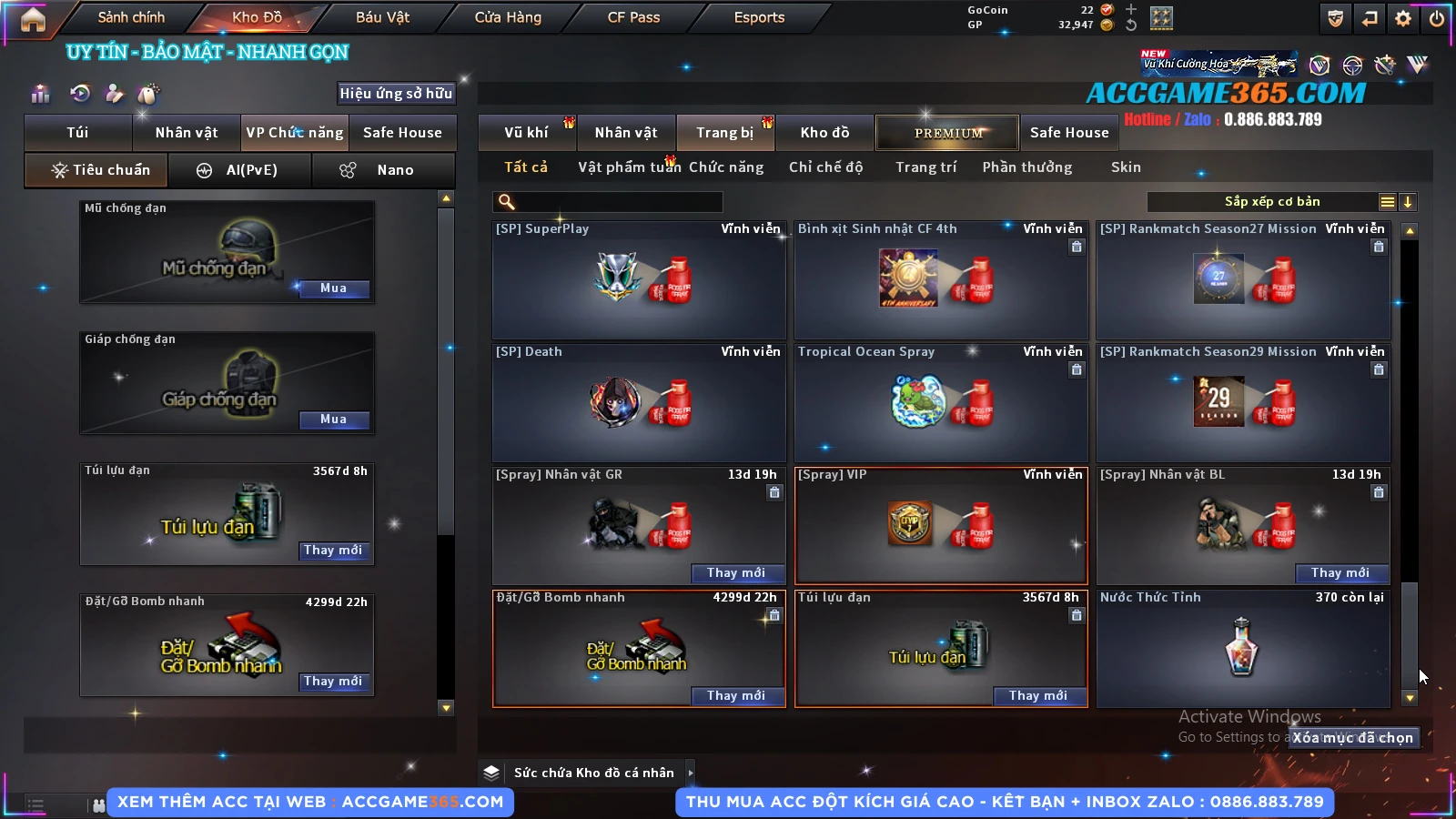The image size is (1456, 819).
Task: Select the Nước Thức Tỉnh potion
Action: tap(1243, 648)
